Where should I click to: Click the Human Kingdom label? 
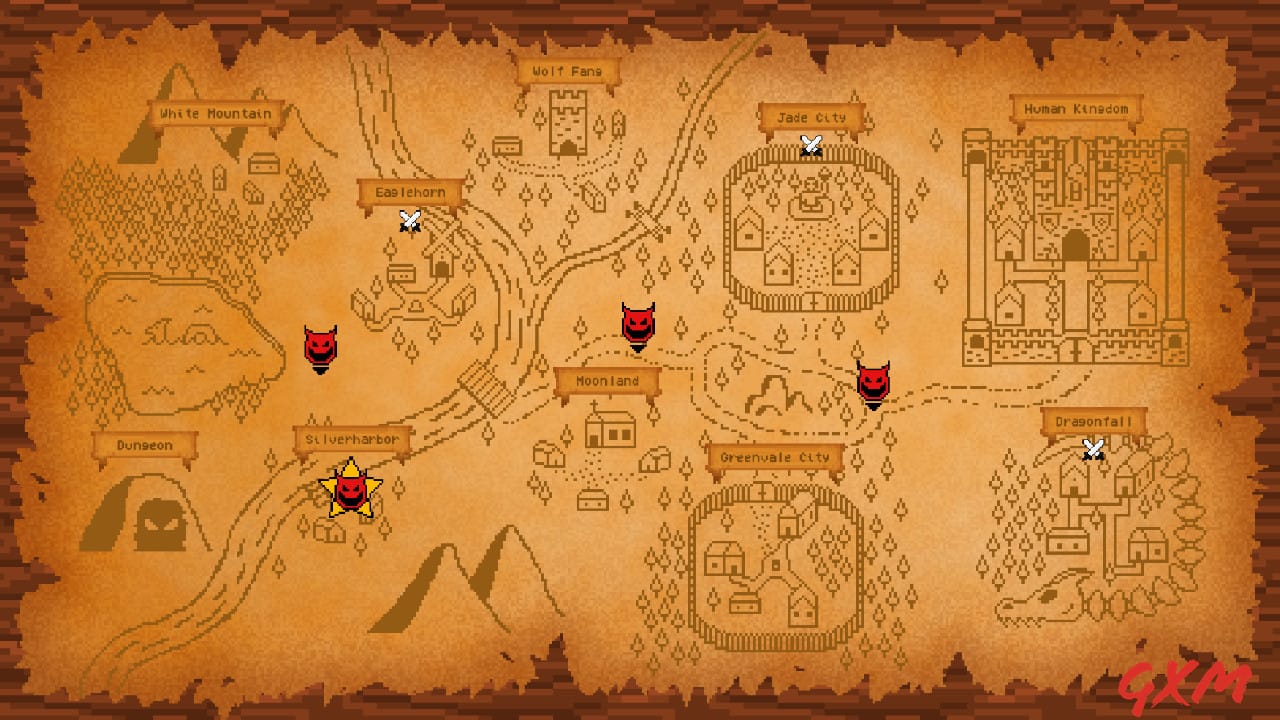[1077, 106]
